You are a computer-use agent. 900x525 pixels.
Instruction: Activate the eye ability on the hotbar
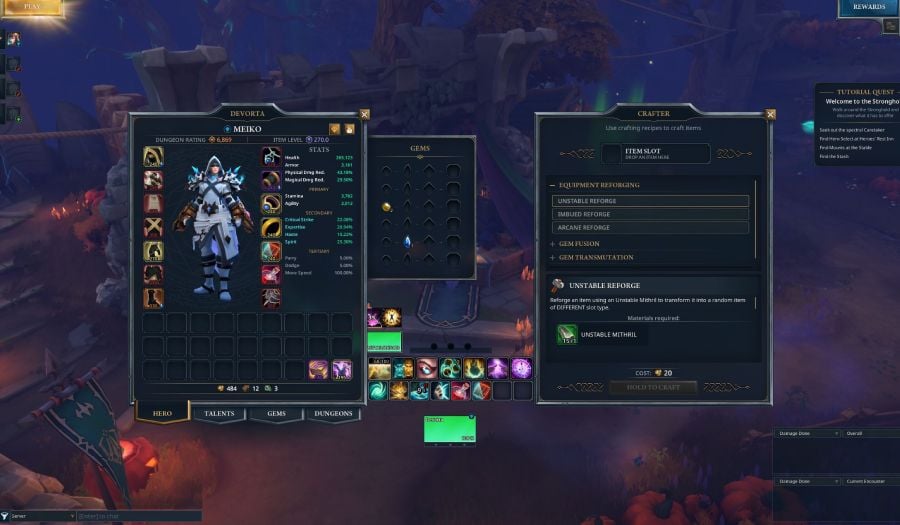point(427,368)
